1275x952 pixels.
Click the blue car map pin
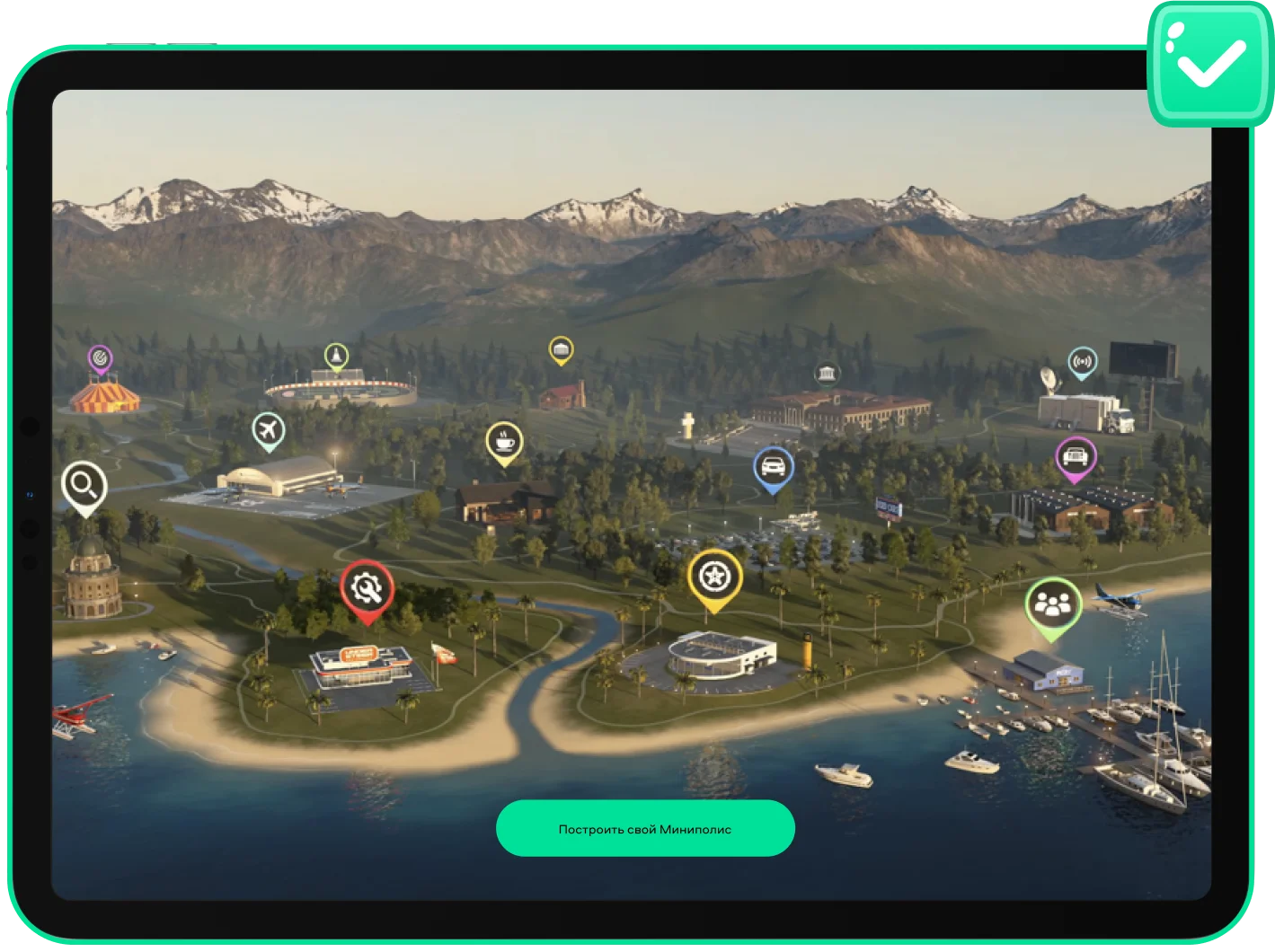point(773,467)
